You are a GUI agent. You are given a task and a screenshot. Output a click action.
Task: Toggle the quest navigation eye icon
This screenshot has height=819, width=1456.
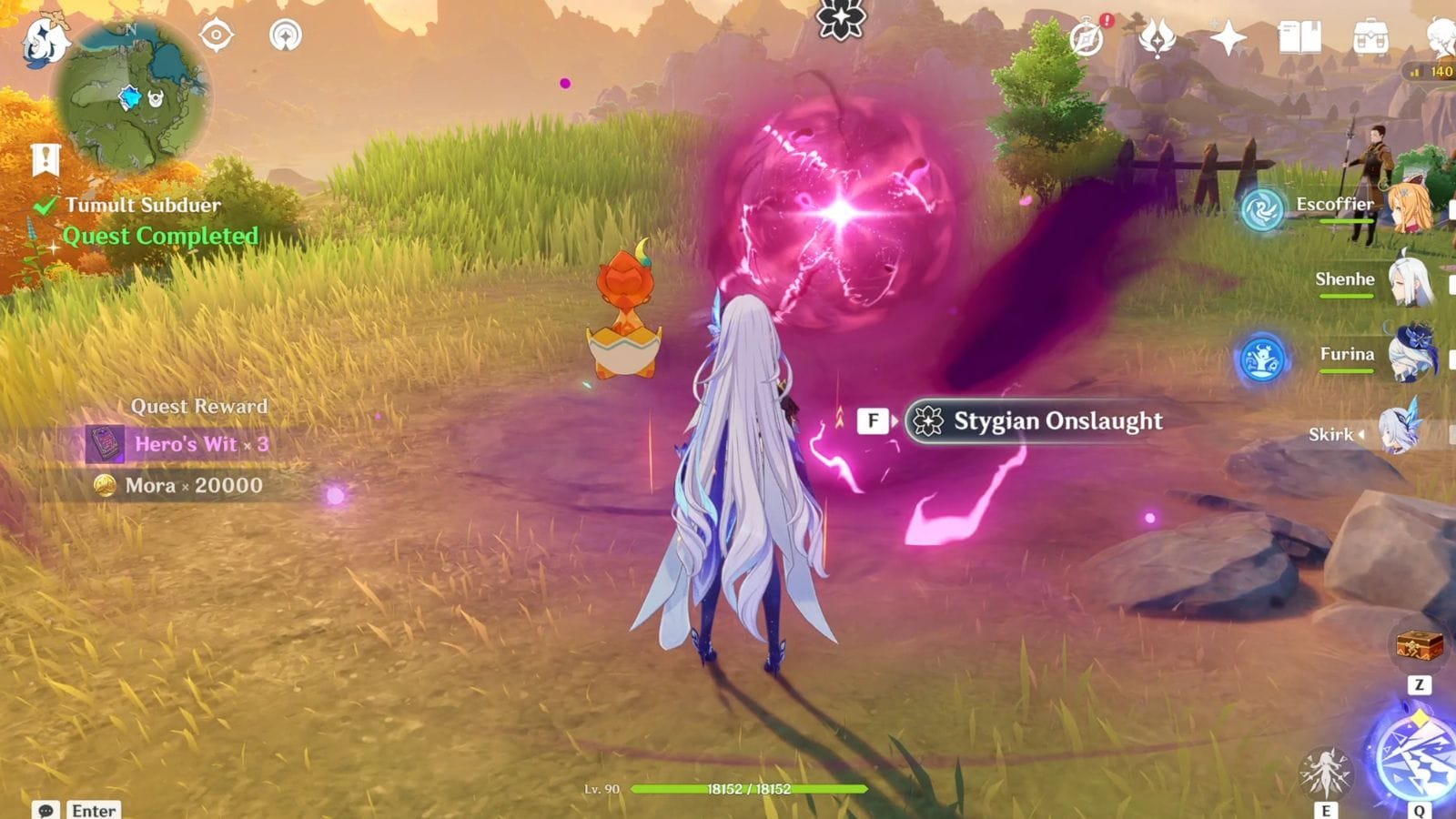[216, 35]
